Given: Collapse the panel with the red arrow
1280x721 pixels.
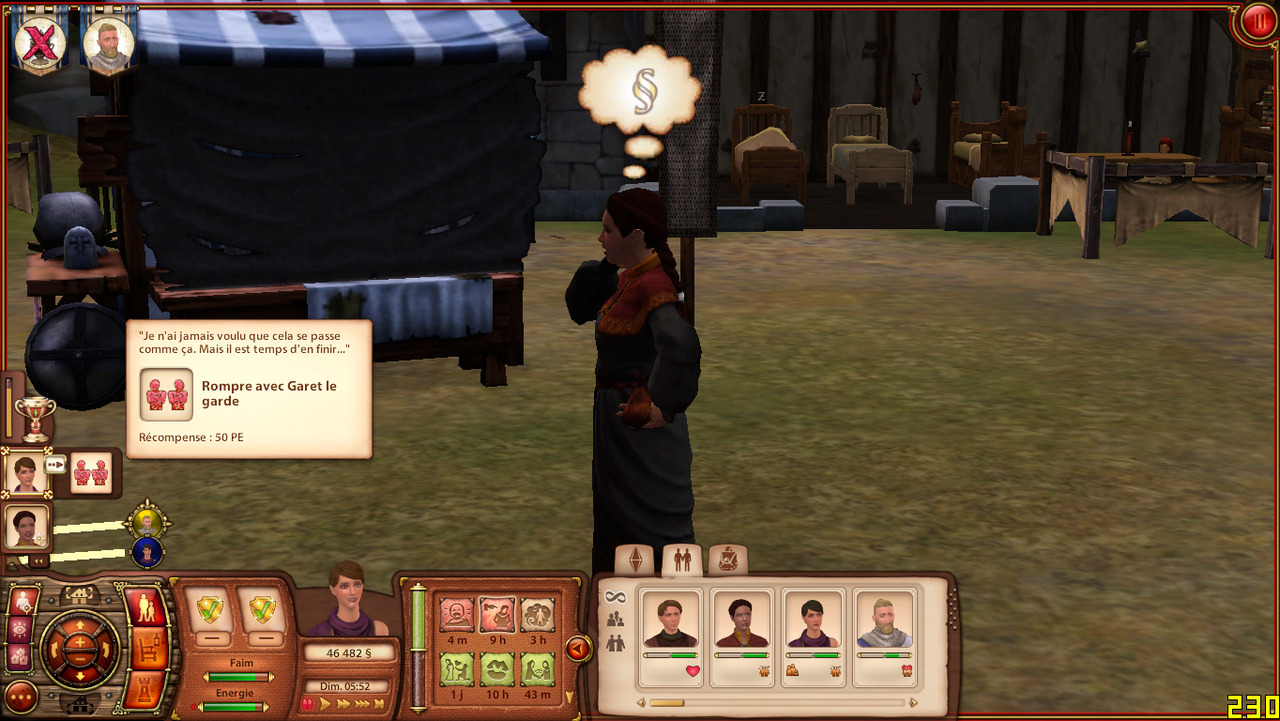Looking at the screenshot, I should (577, 649).
